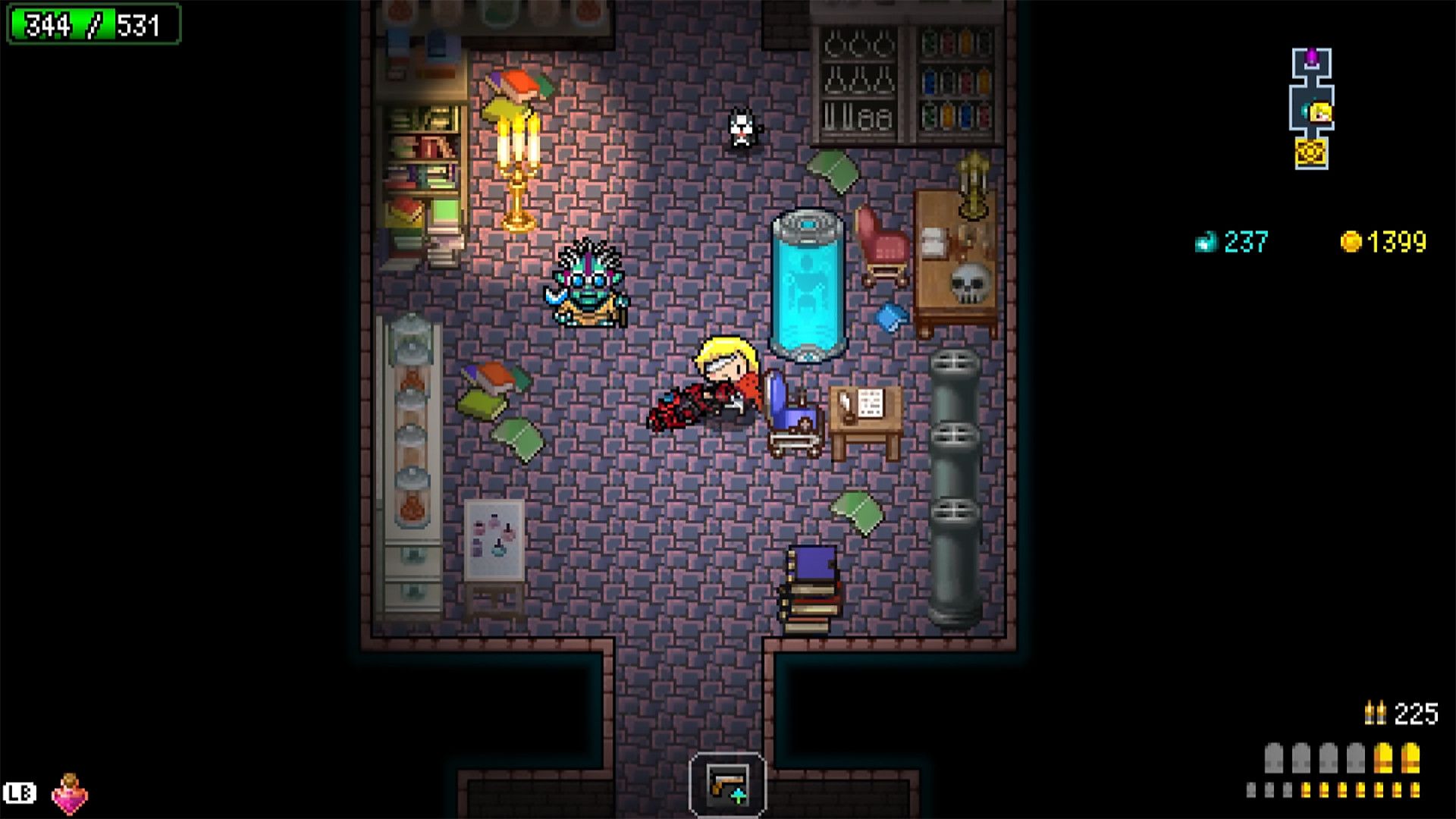The width and height of the screenshot is (1456, 819).
Task: Toggle the empty gray shell slot
Action: click(x=1301, y=757)
